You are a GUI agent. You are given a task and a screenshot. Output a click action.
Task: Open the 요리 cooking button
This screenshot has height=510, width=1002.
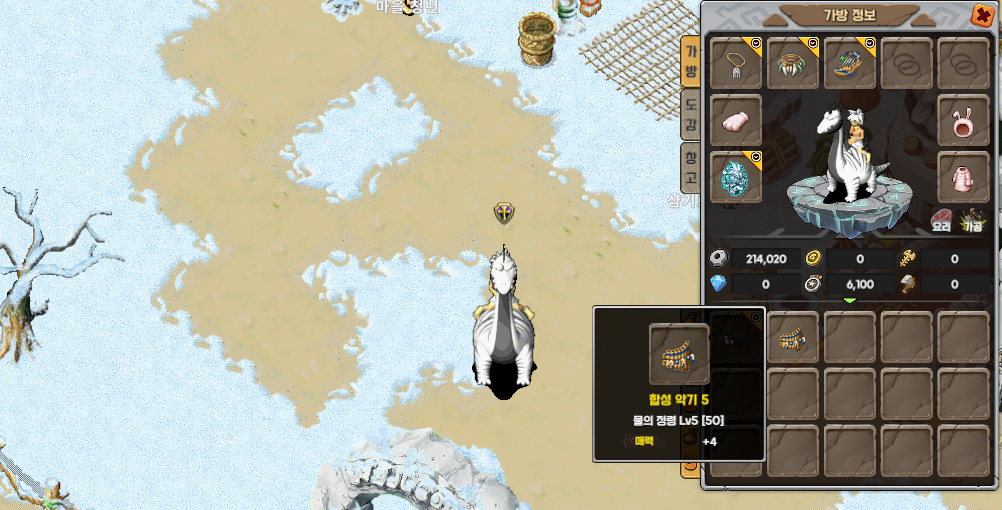point(942,220)
